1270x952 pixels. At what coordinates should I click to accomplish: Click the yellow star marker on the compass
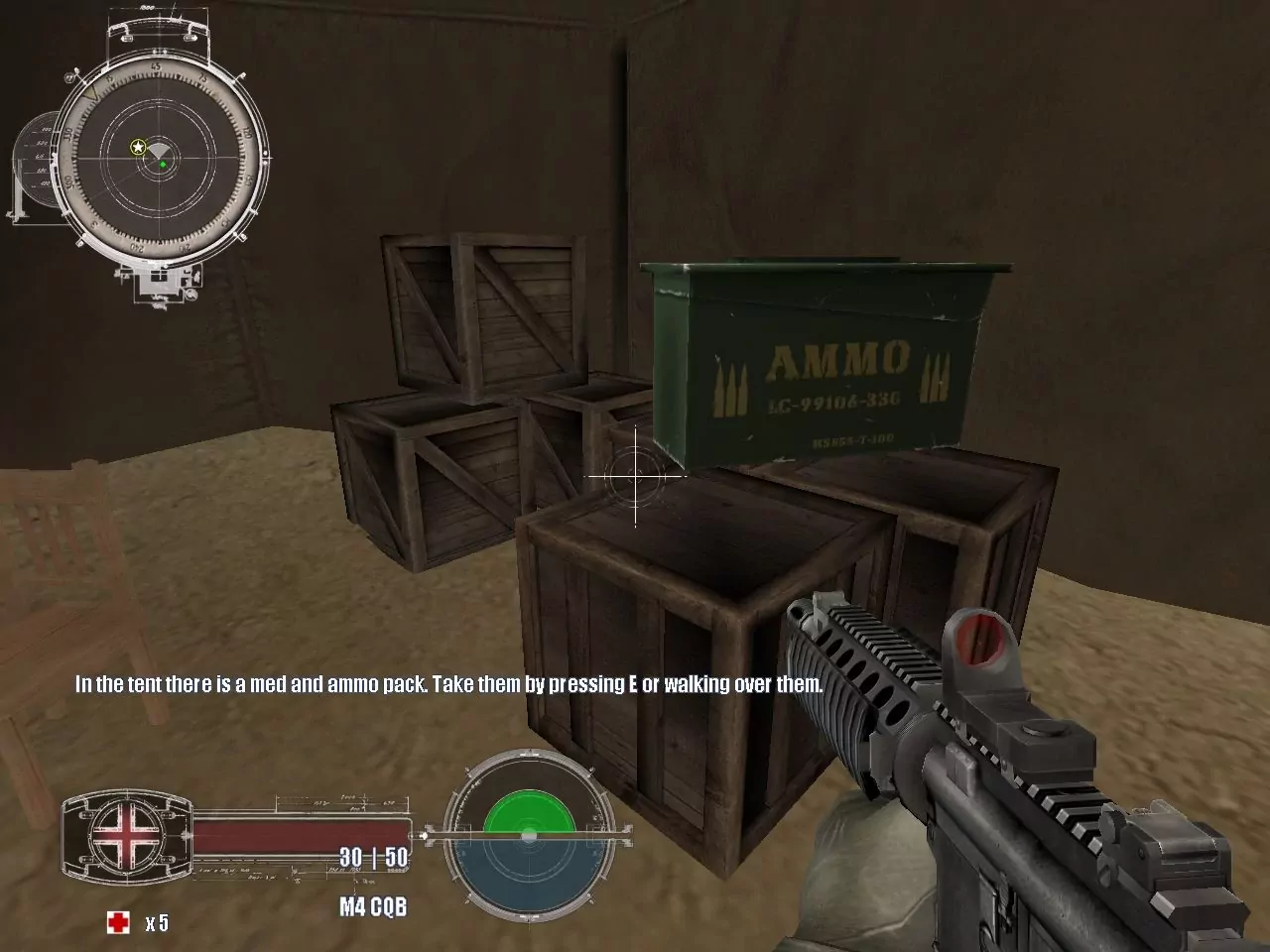[138, 146]
